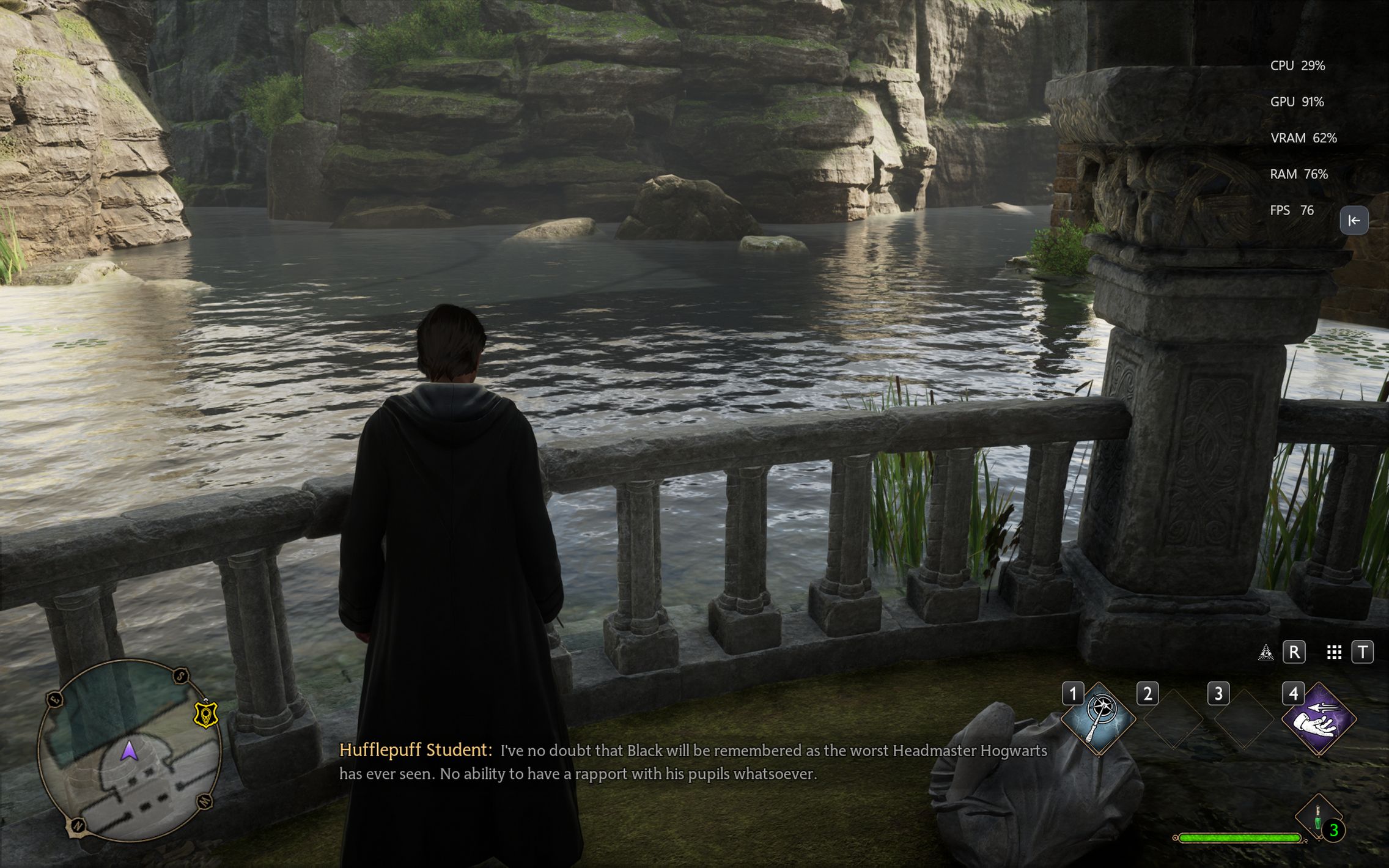Click the North compass marker on minimap
Image resolution: width=1389 pixels, height=868 pixels.
(x=78, y=826)
